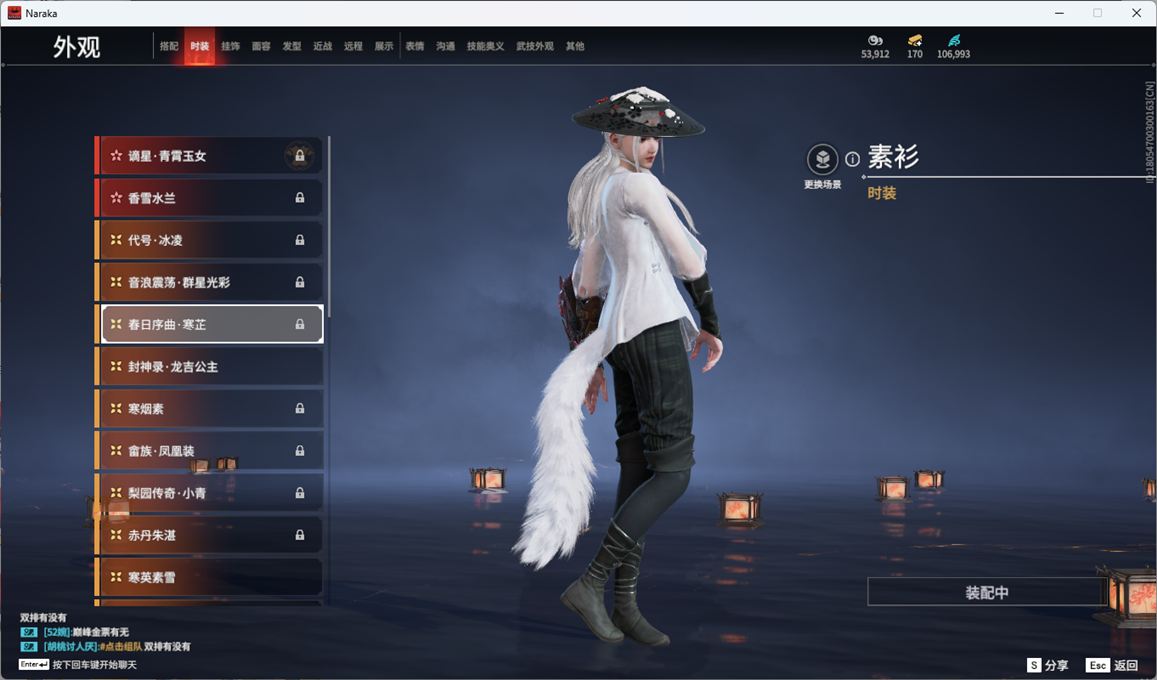The width and height of the screenshot is (1157, 680).
Task: Close the Naraka window
Action: coord(1136,13)
